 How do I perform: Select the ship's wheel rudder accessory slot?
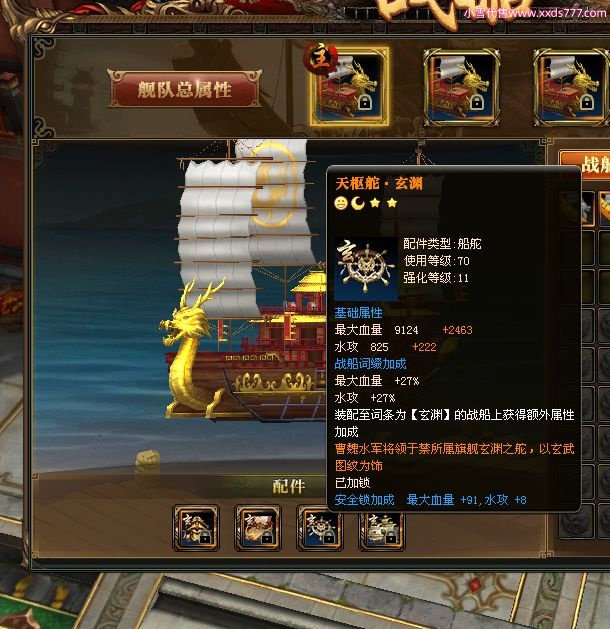[320, 526]
